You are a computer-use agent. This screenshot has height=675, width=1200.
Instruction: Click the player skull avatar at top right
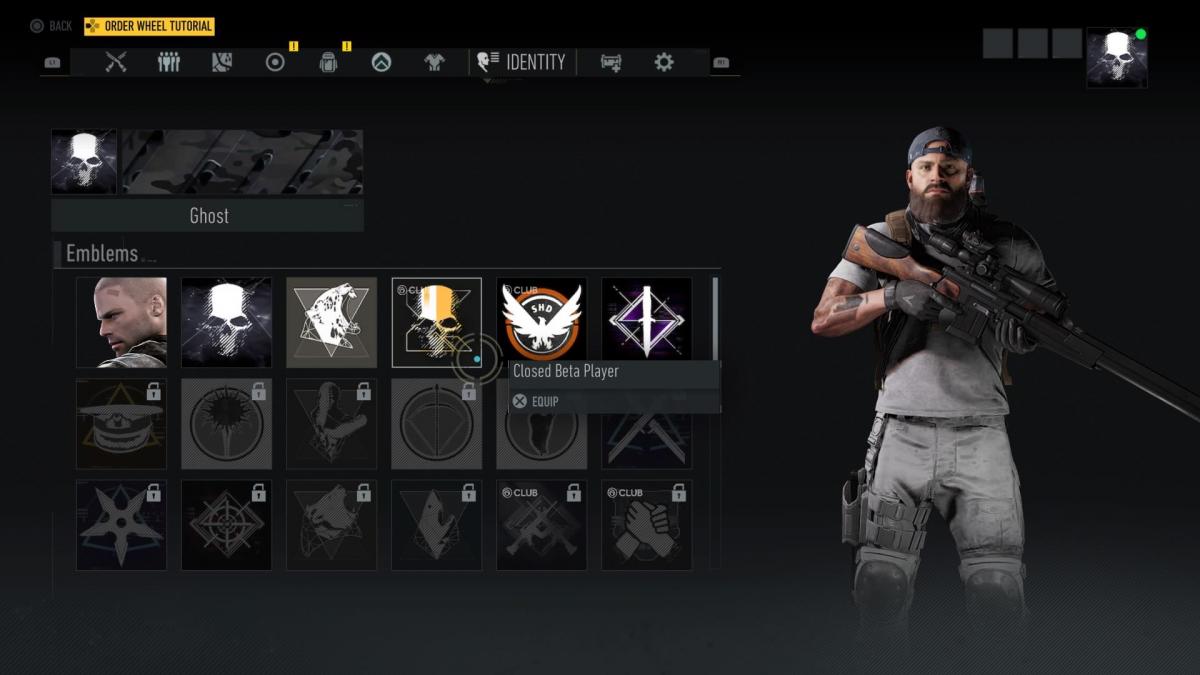click(1117, 57)
